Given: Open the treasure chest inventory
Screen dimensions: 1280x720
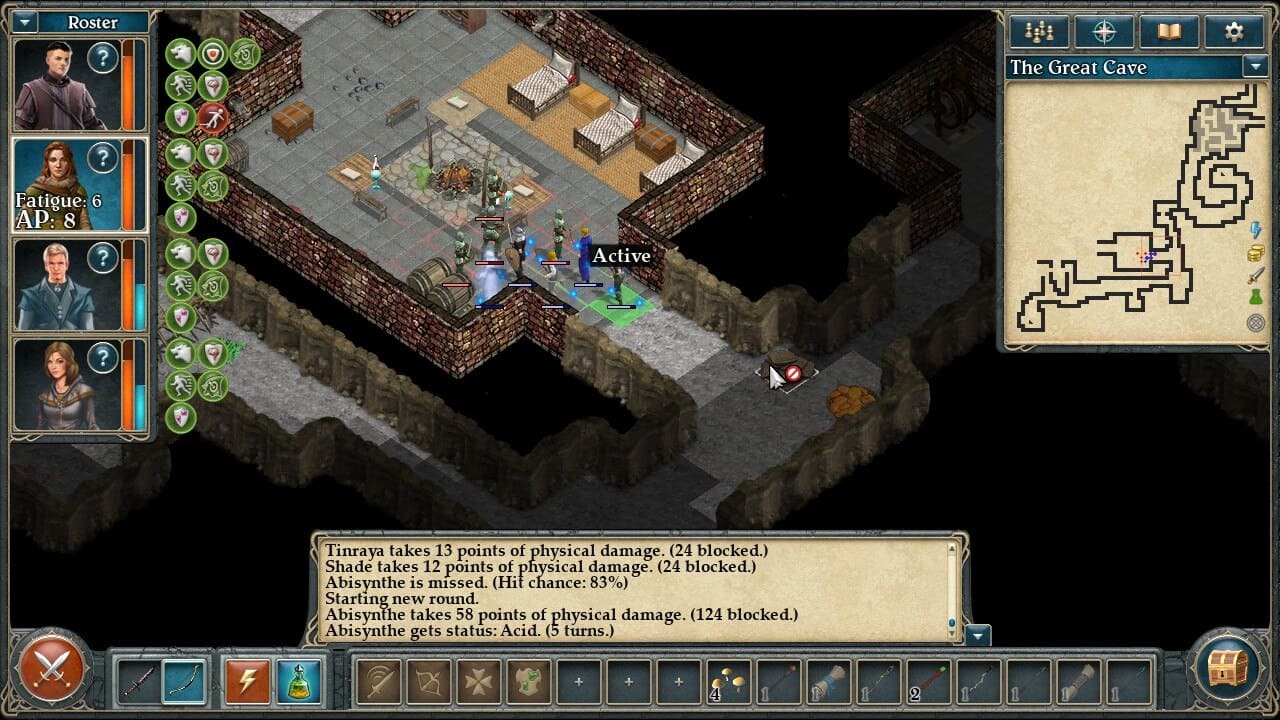Looking at the screenshot, I should (x=1229, y=669).
